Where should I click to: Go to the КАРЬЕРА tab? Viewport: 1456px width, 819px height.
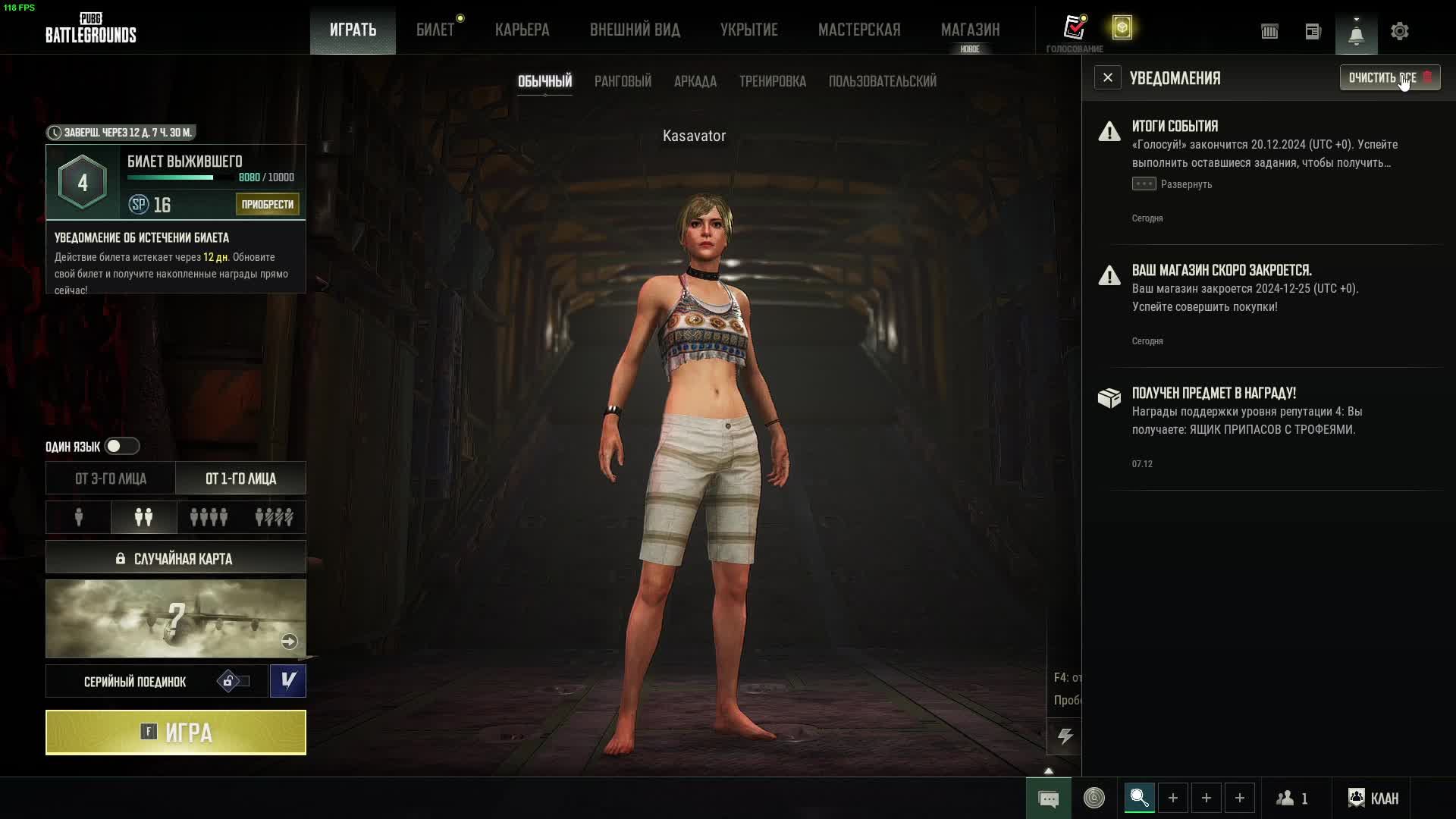(522, 30)
